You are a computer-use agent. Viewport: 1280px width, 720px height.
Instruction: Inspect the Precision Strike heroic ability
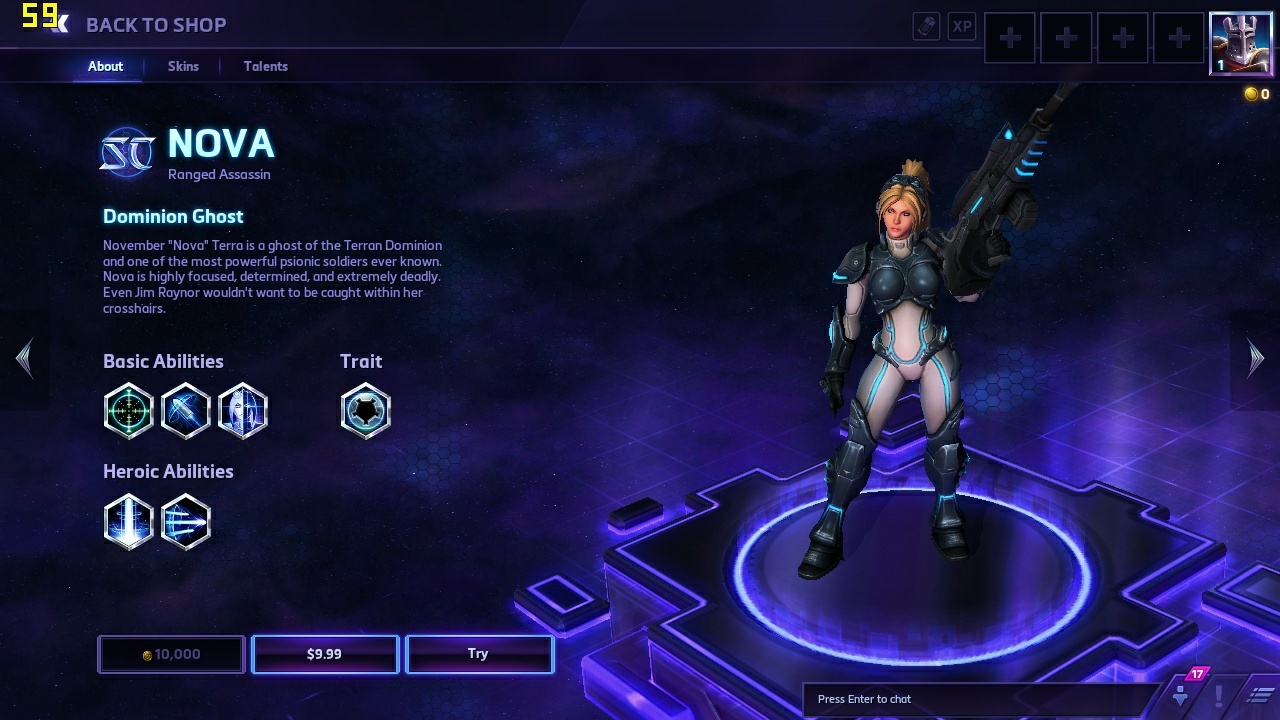tap(129, 521)
